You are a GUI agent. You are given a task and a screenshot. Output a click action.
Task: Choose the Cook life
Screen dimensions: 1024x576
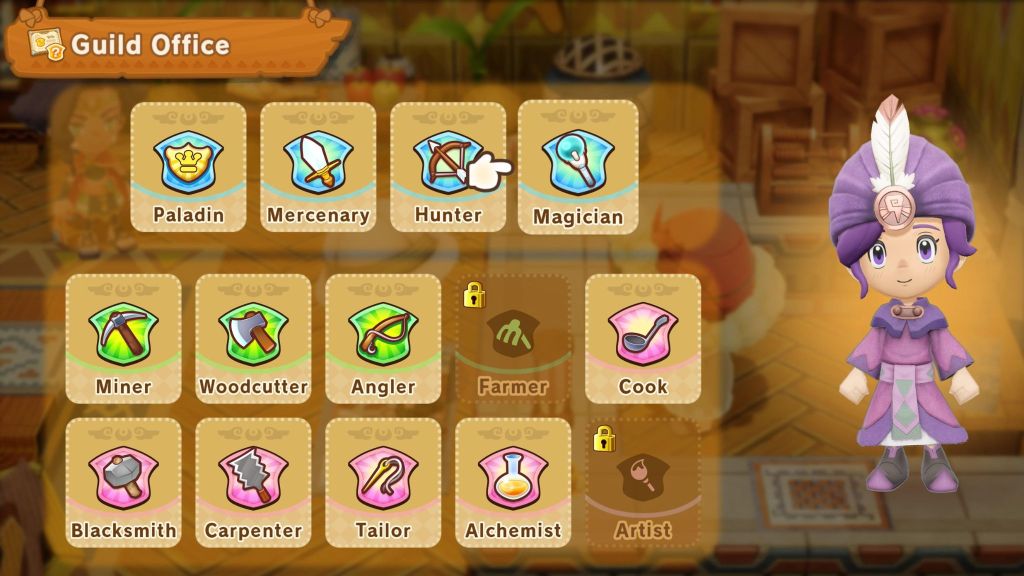643,338
